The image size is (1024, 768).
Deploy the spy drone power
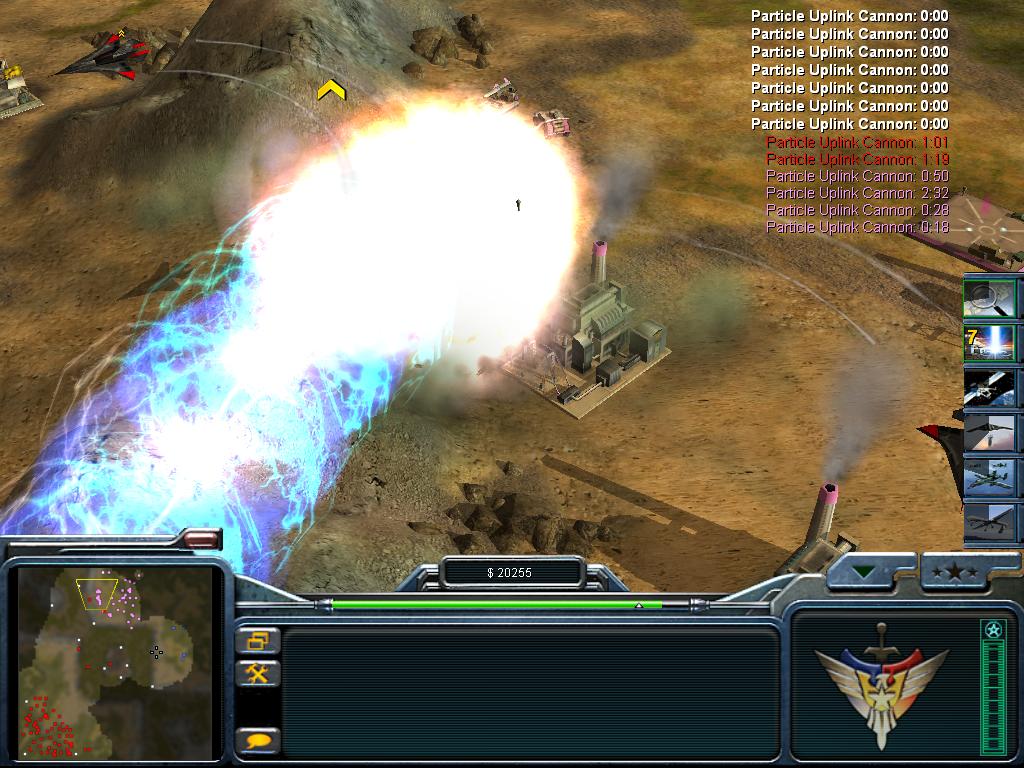click(x=990, y=523)
